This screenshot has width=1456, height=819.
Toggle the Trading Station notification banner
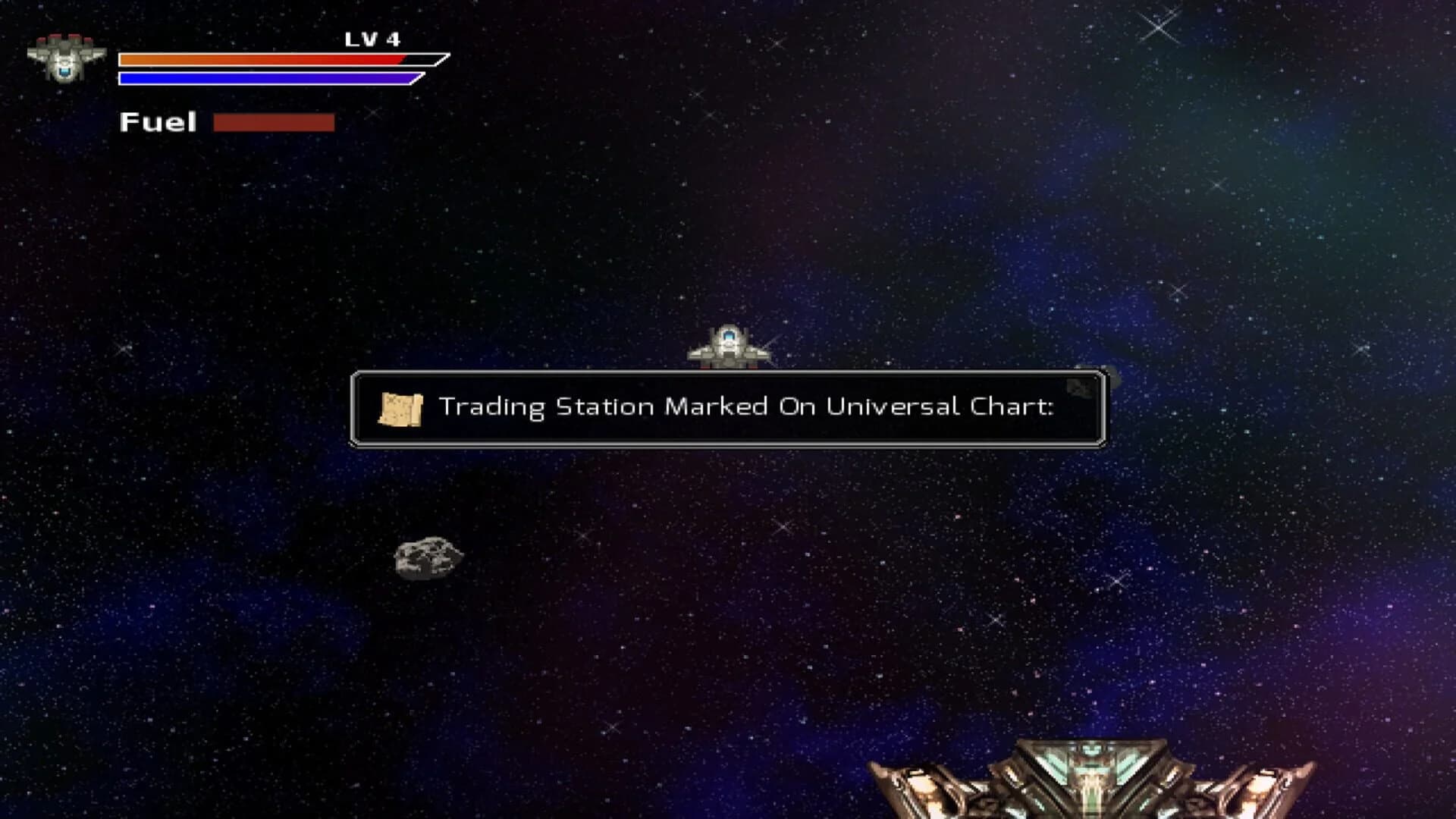(x=728, y=407)
